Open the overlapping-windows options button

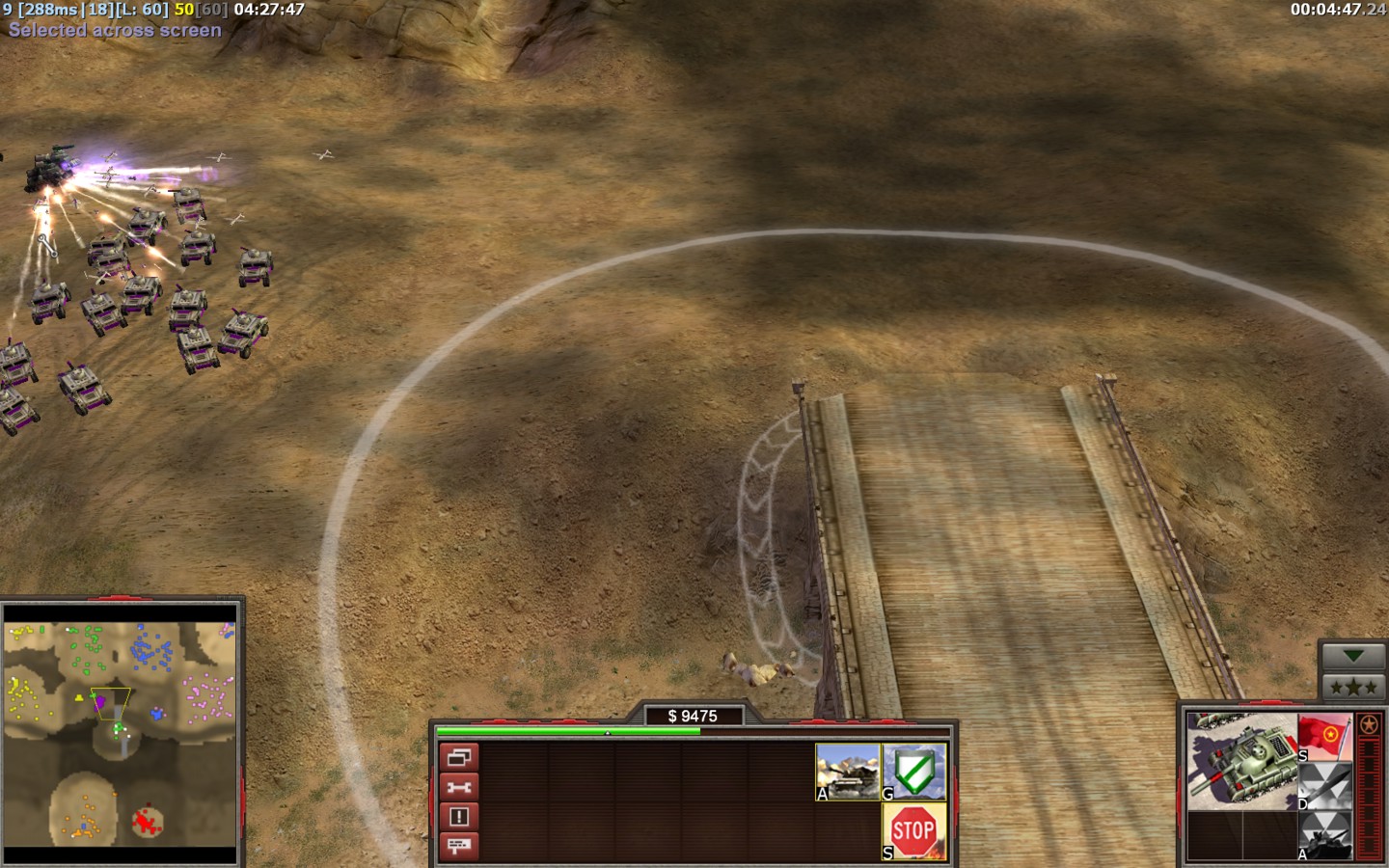(459, 757)
